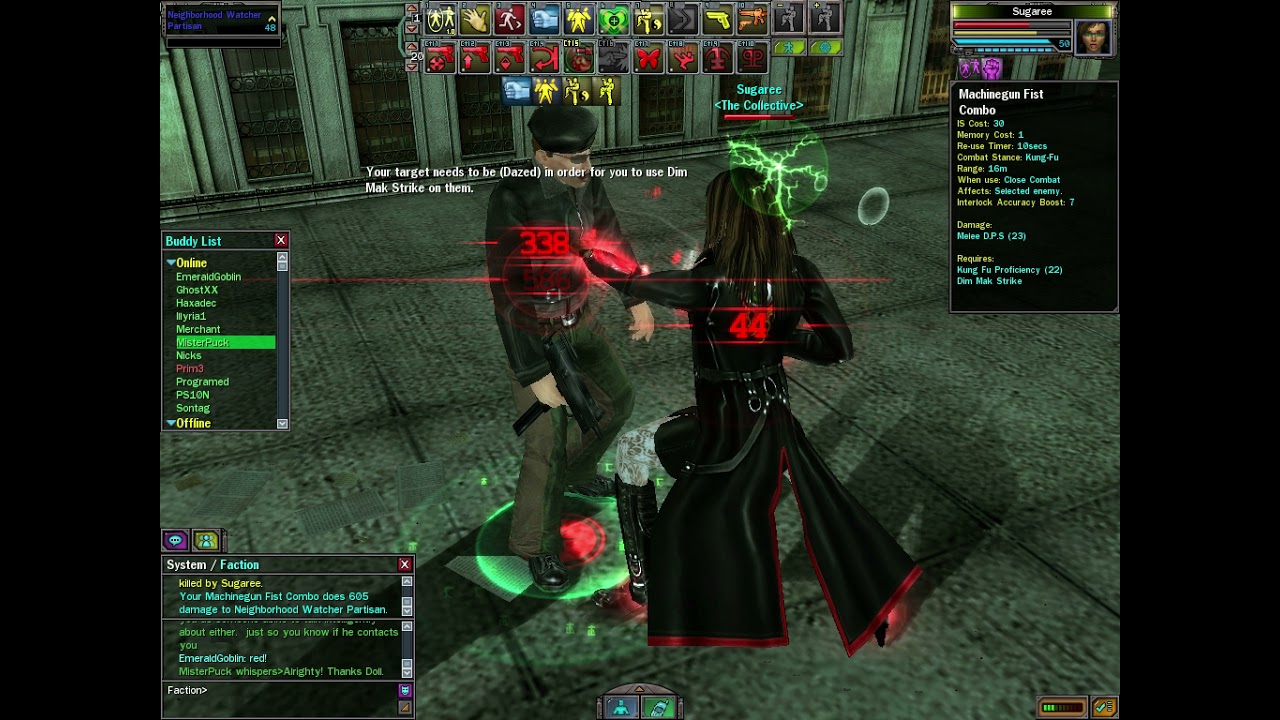1280x720 pixels.
Task: Activate the red running-man evade ability
Action: 509,19
